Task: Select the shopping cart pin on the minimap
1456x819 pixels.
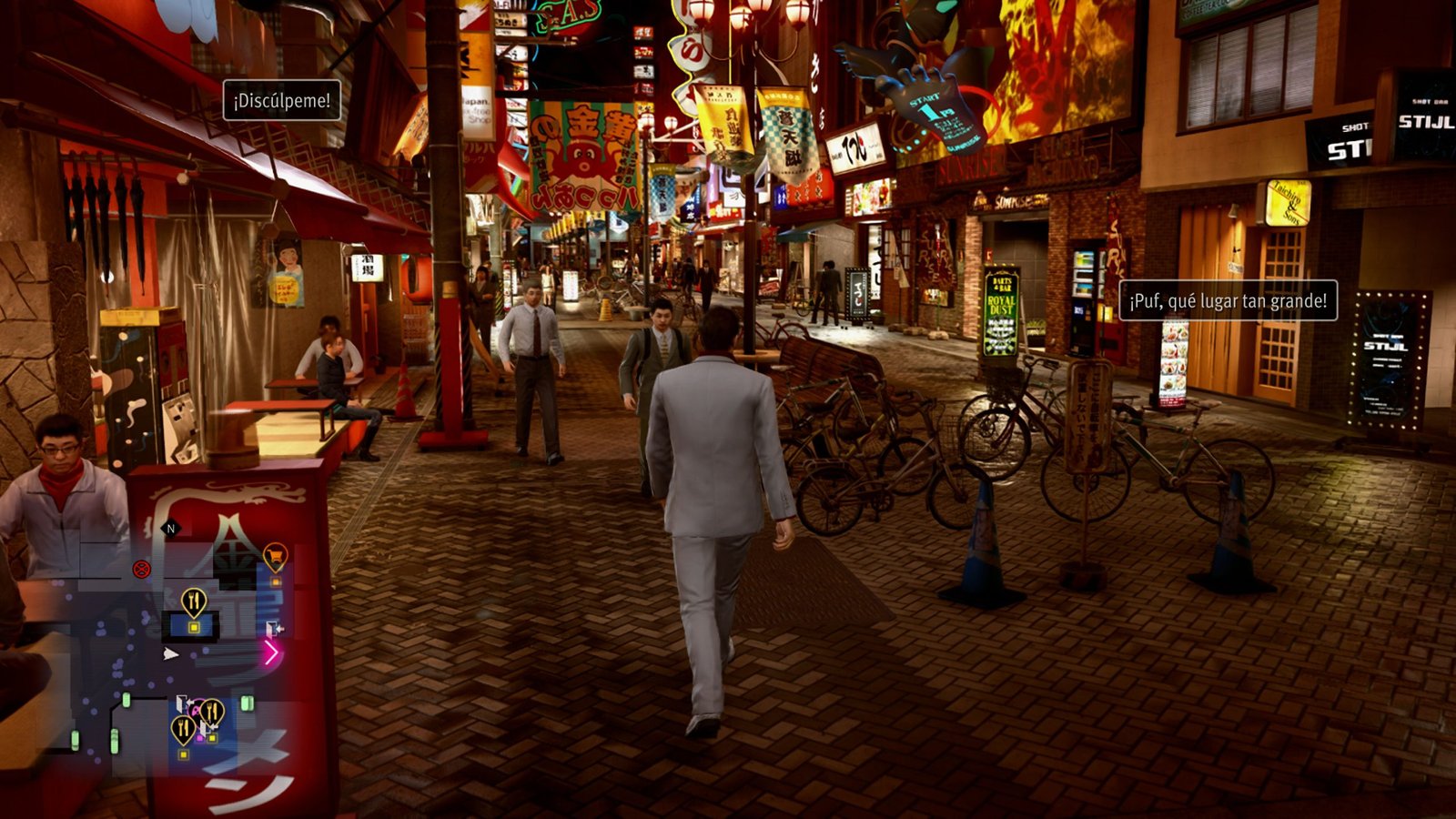Action: point(274,553)
